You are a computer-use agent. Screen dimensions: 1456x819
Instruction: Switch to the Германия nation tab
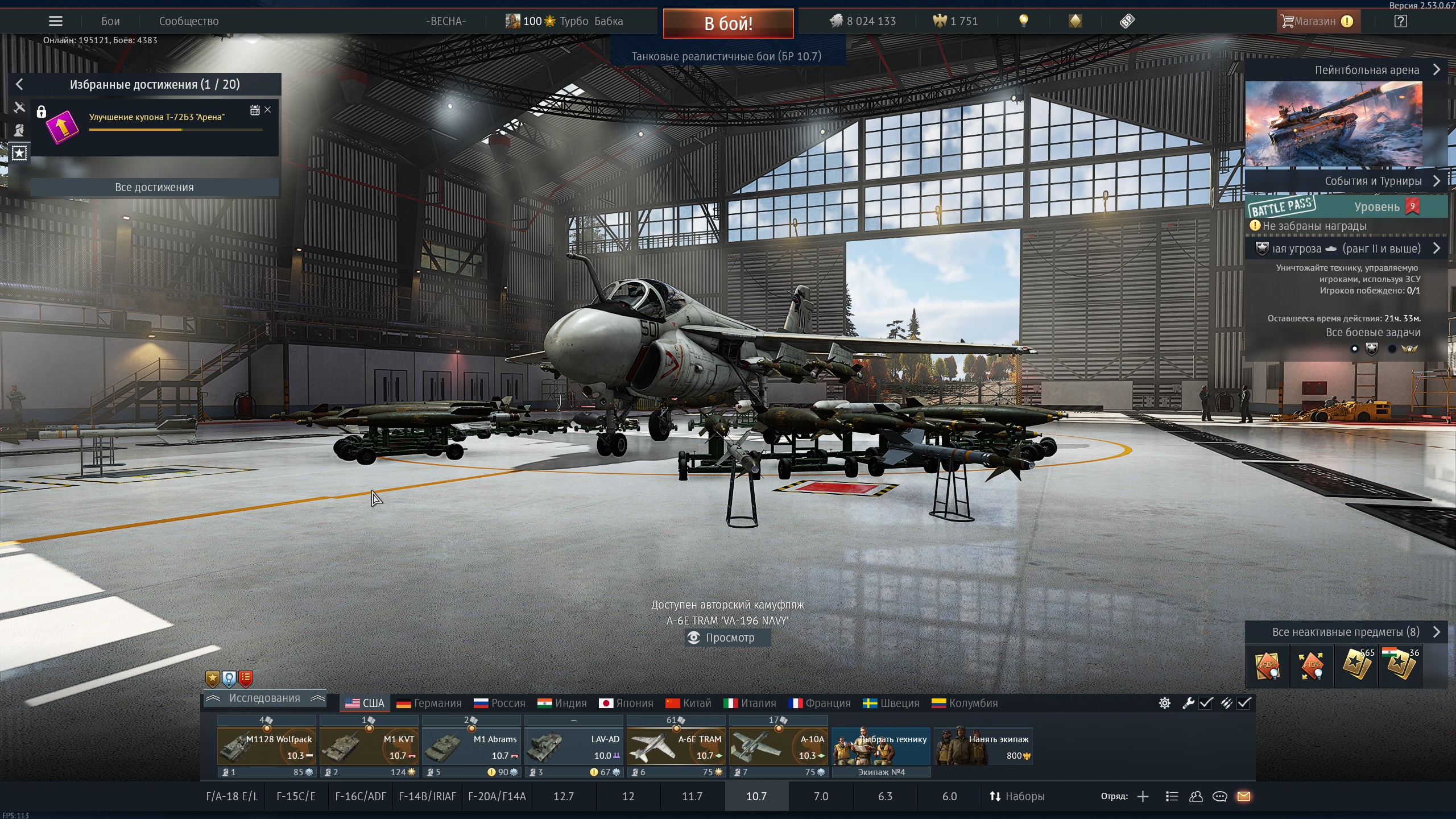[x=429, y=703]
